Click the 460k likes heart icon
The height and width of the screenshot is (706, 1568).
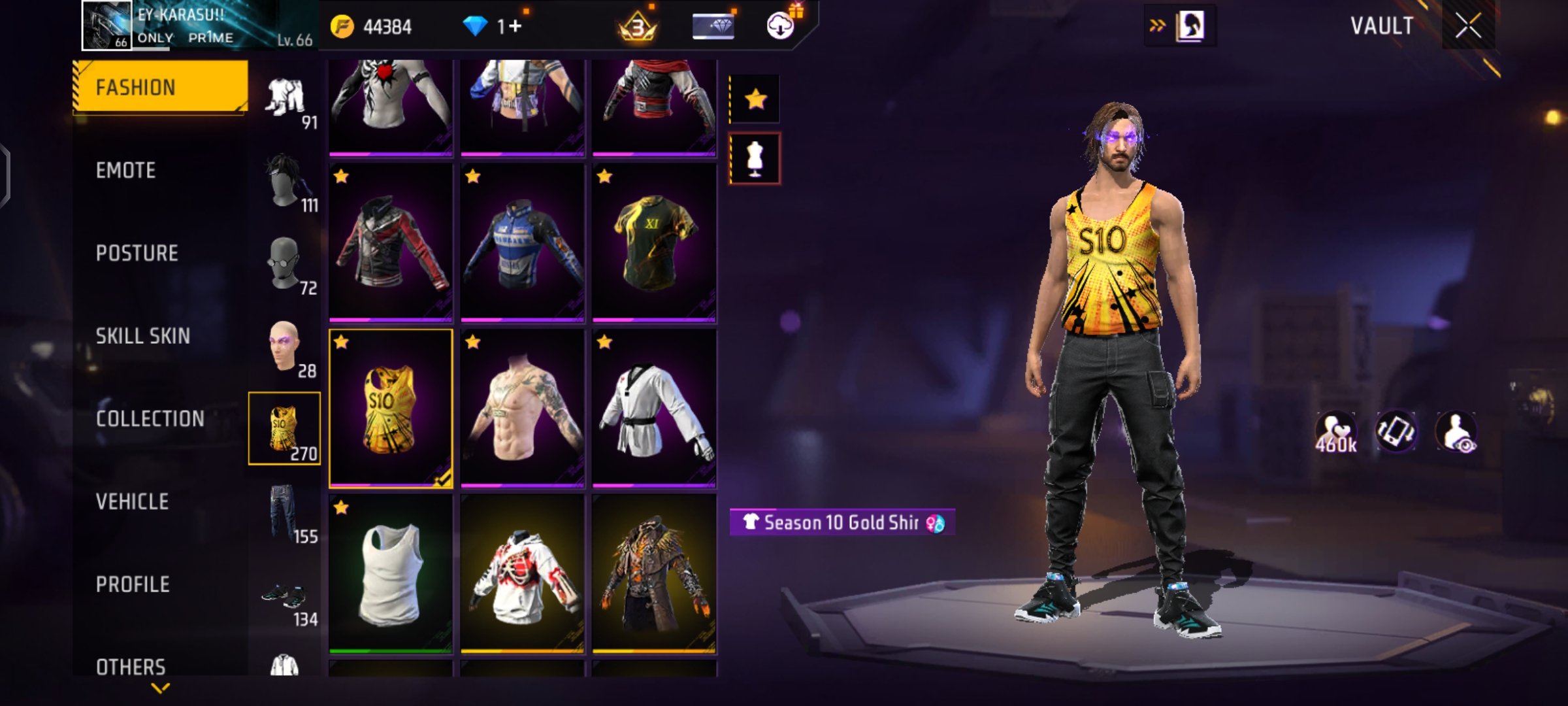pyautogui.click(x=1335, y=433)
